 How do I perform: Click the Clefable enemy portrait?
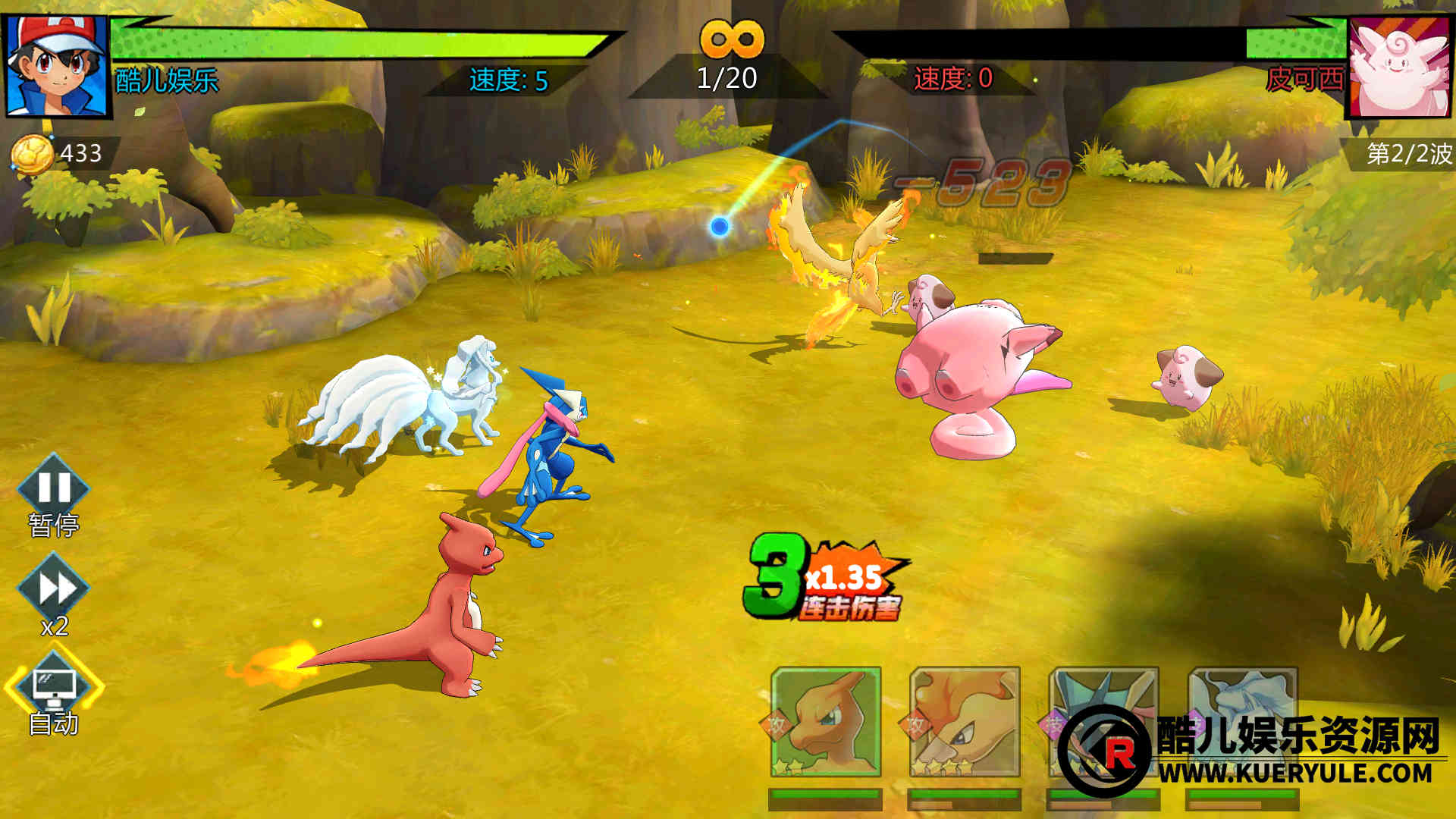(x=1401, y=68)
